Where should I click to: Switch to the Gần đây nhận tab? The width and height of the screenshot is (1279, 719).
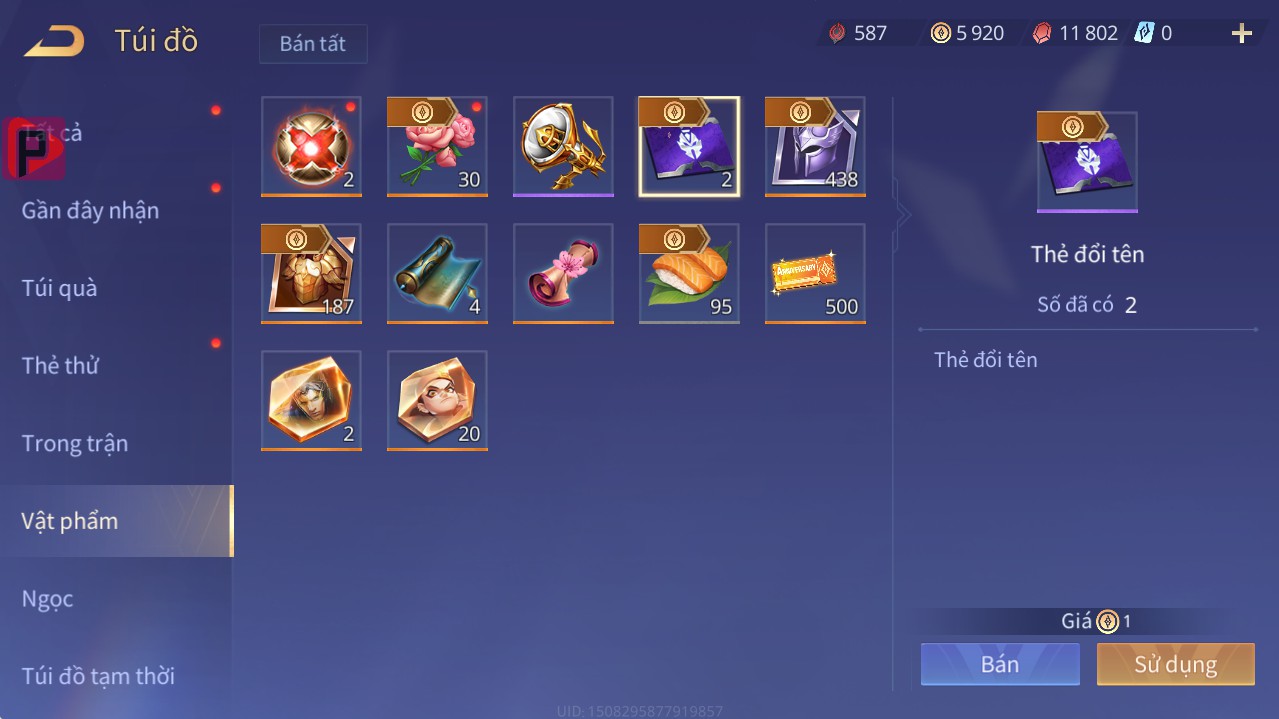click(x=90, y=210)
